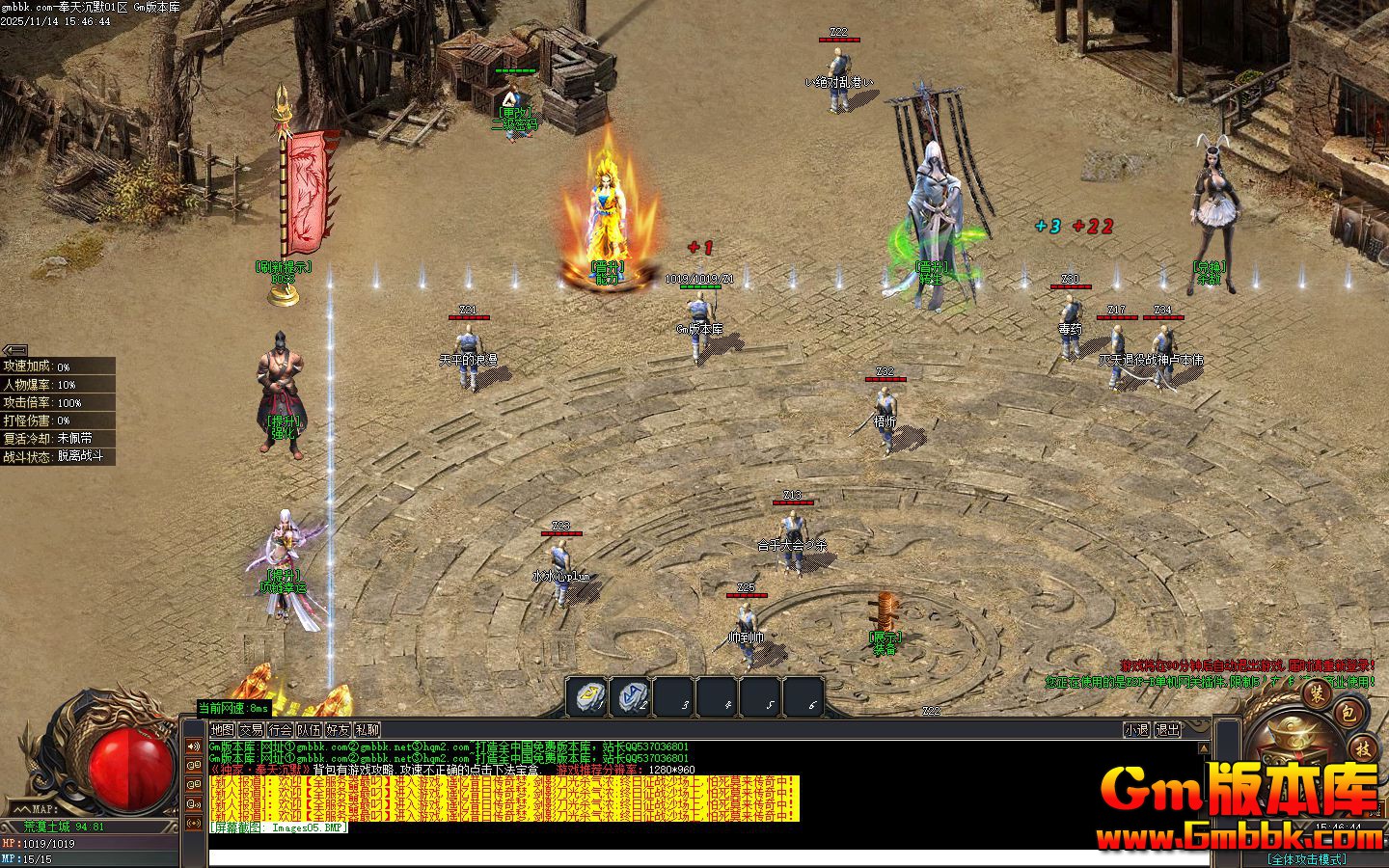The height and width of the screenshot is (868, 1389).
Task: Click the 小退 quick logout button
Action: tap(1137, 731)
